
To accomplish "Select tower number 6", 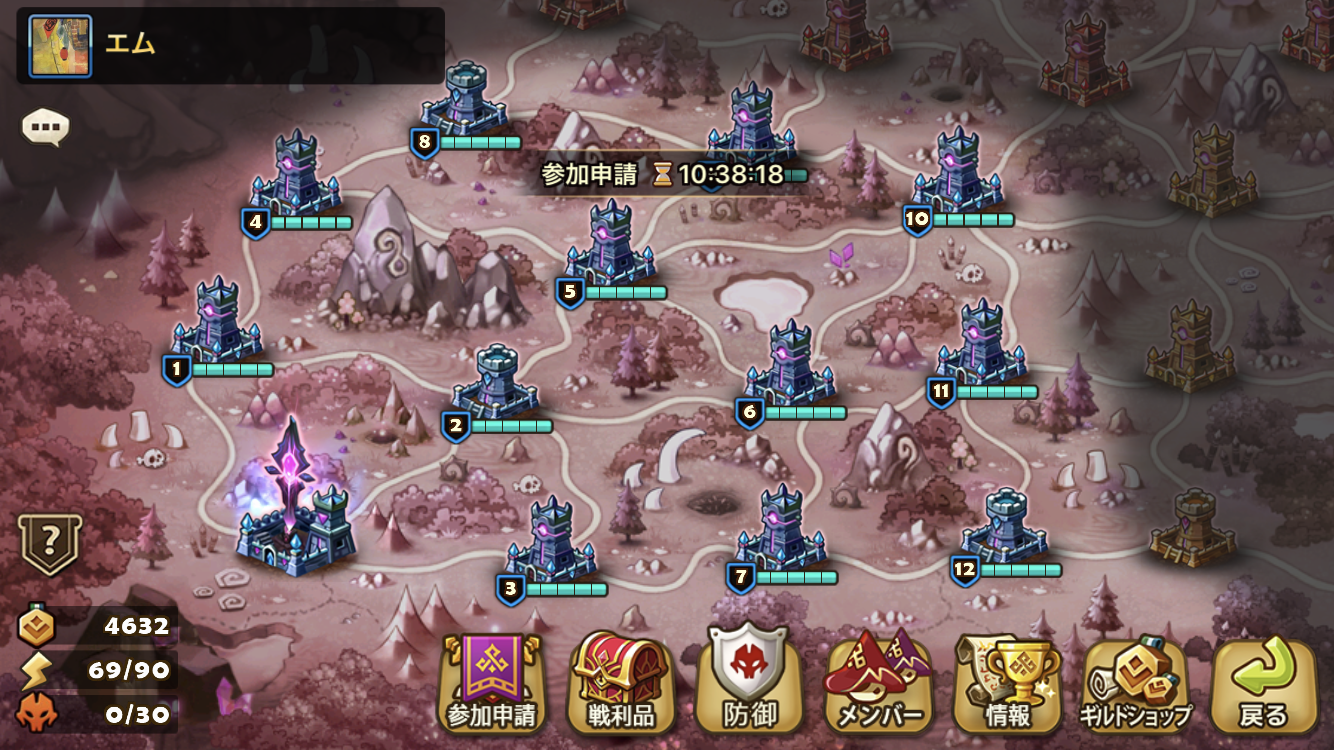I will click(789, 365).
